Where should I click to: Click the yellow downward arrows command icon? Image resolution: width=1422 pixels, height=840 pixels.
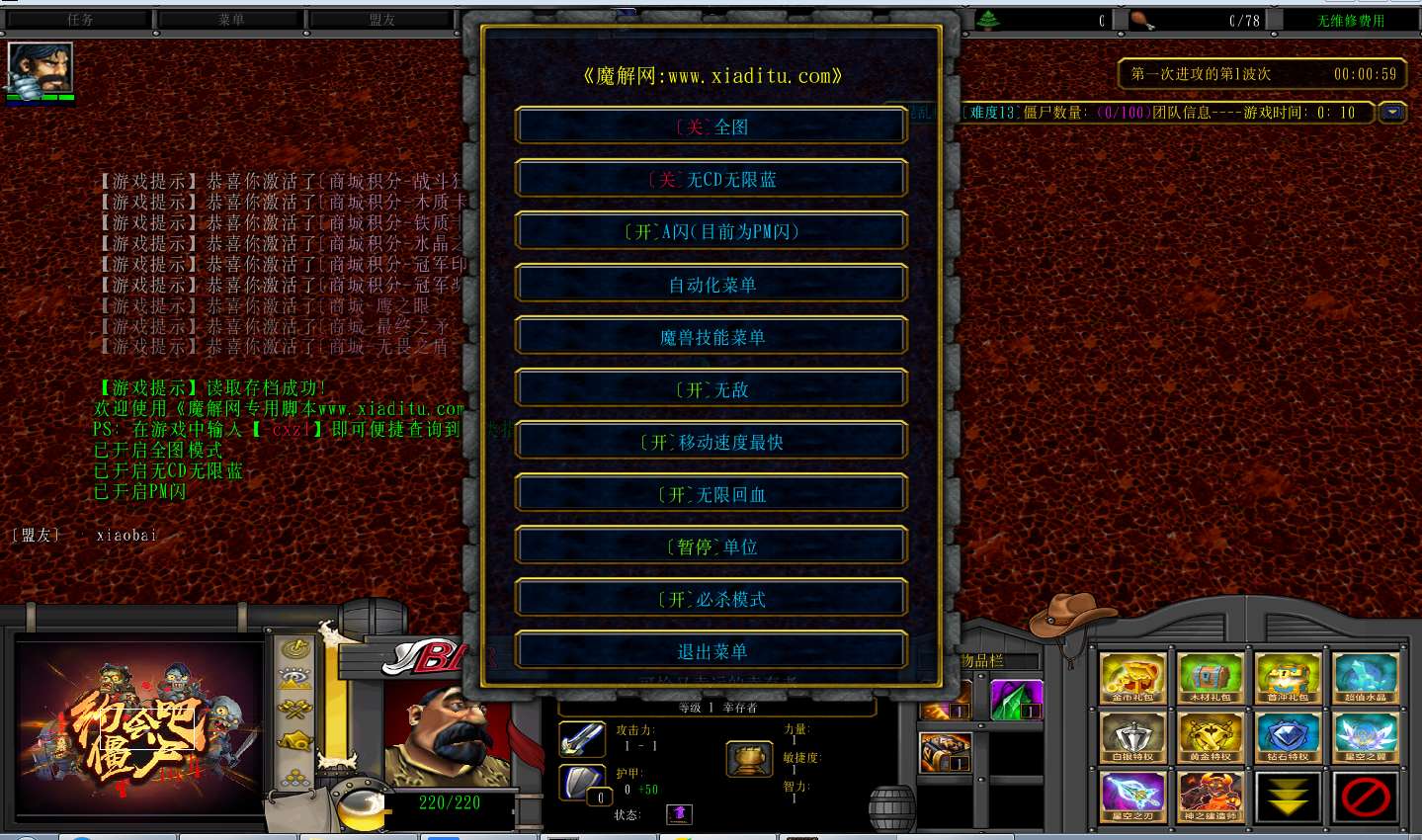1287,797
